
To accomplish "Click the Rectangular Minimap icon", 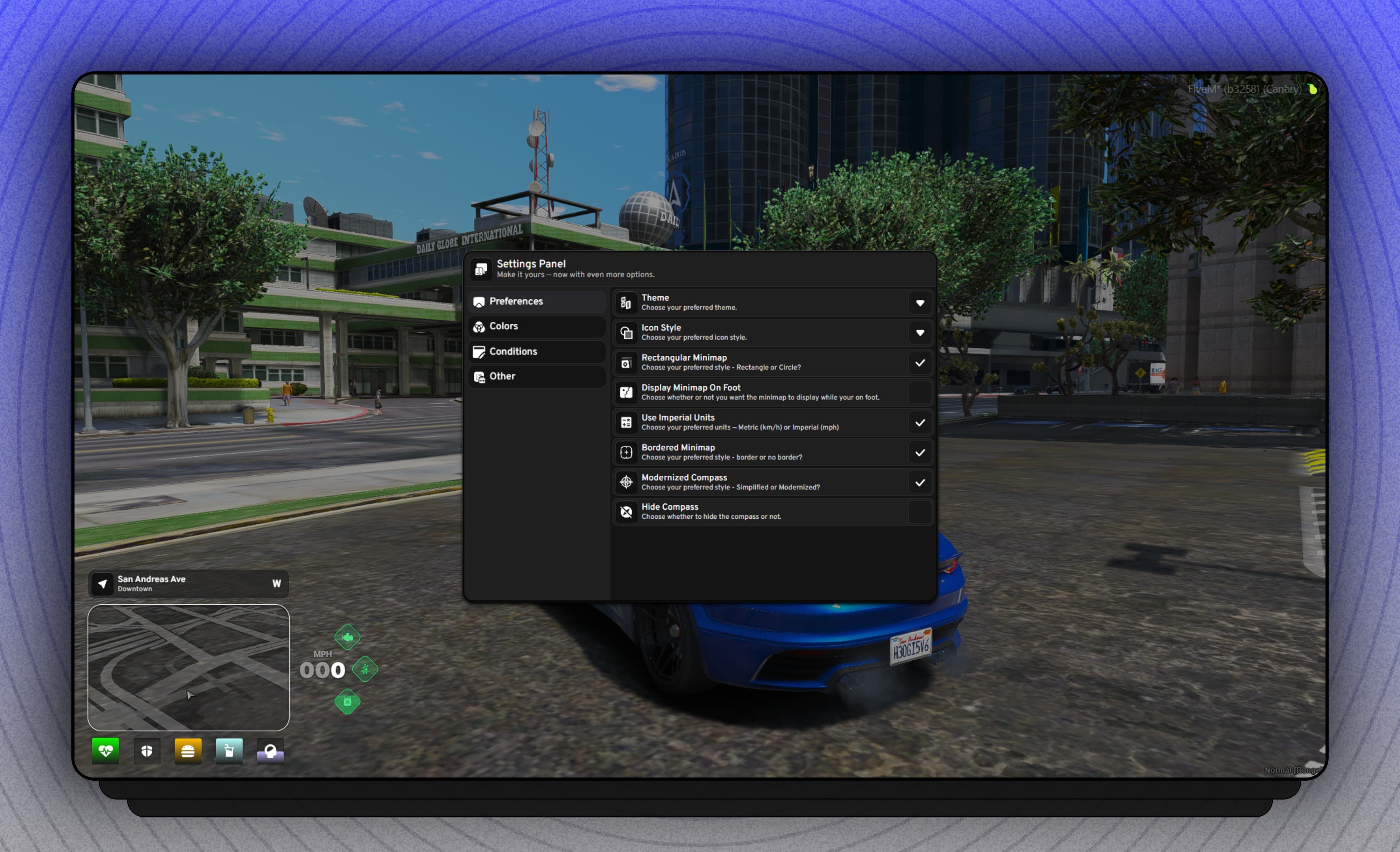I will [x=625, y=362].
